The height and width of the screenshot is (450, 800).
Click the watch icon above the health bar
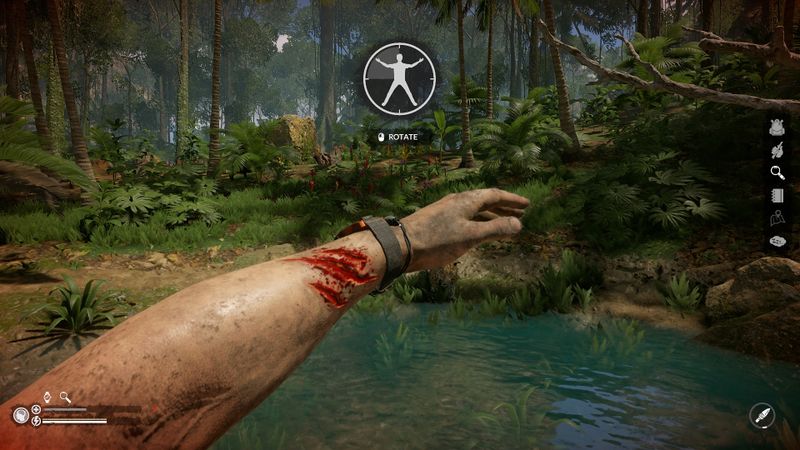click(x=46, y=397)
